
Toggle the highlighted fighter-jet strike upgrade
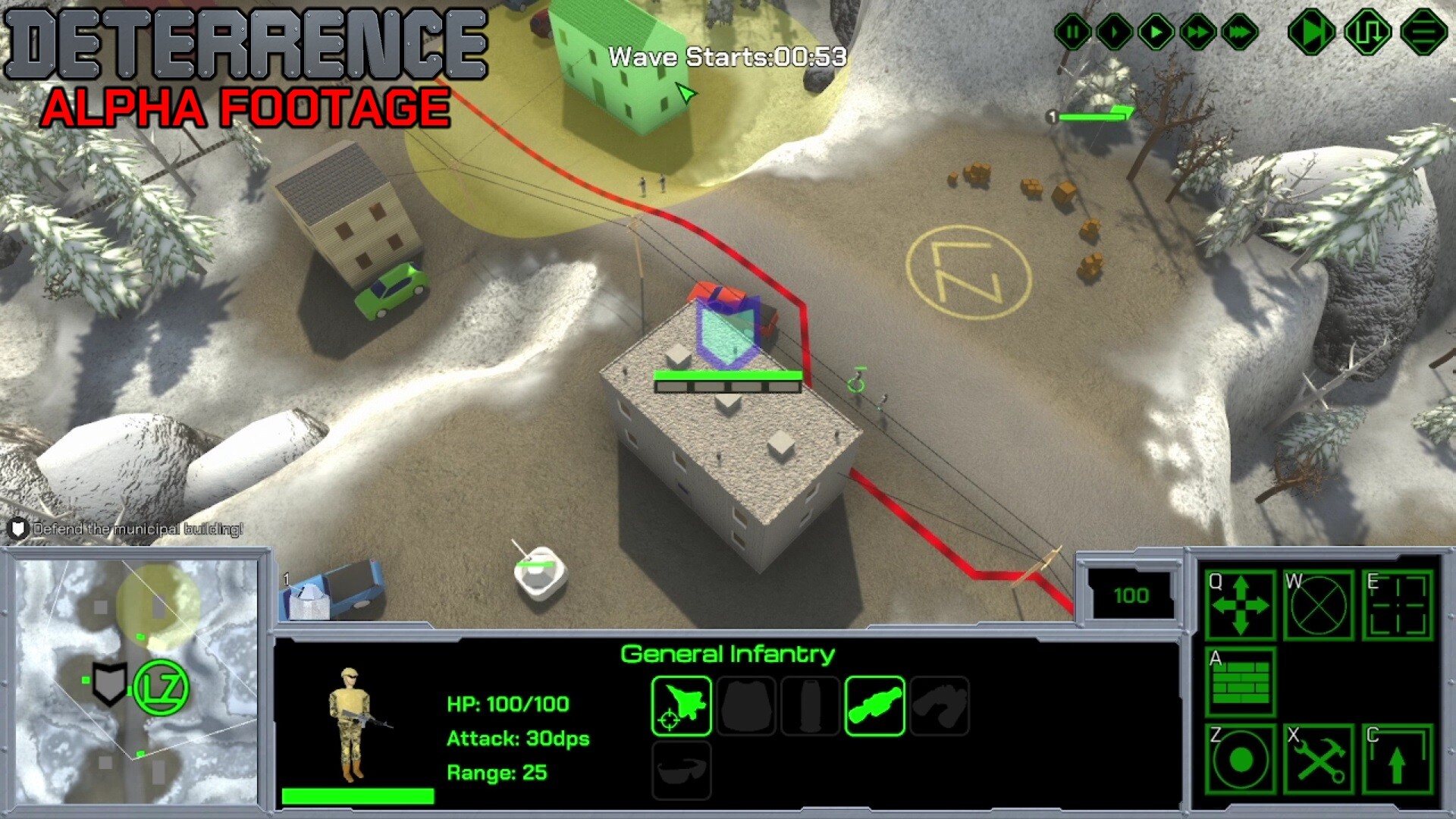pos(680,705)
